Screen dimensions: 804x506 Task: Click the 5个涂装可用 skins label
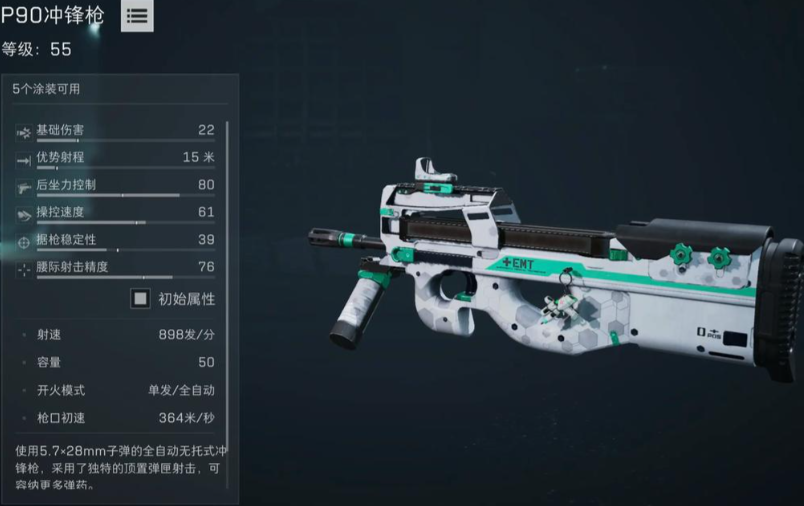tap(46, 89)
